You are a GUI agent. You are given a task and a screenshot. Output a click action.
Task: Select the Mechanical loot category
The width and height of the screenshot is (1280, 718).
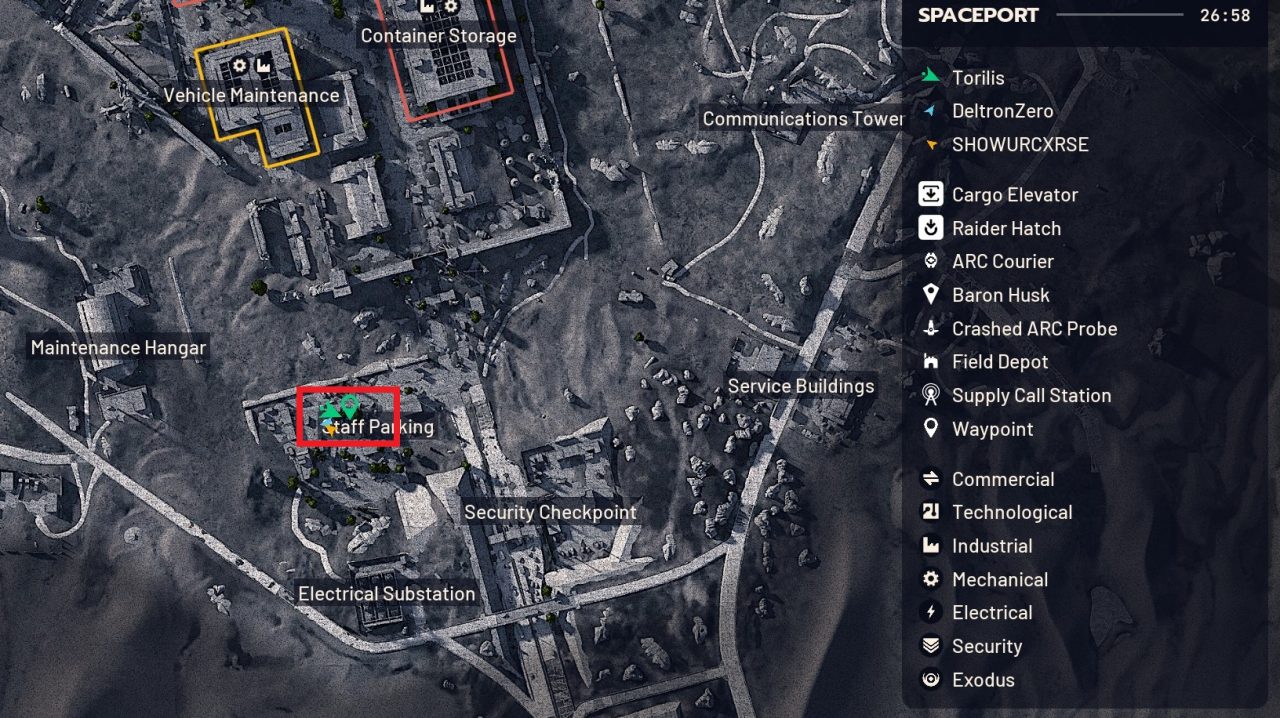999,580
